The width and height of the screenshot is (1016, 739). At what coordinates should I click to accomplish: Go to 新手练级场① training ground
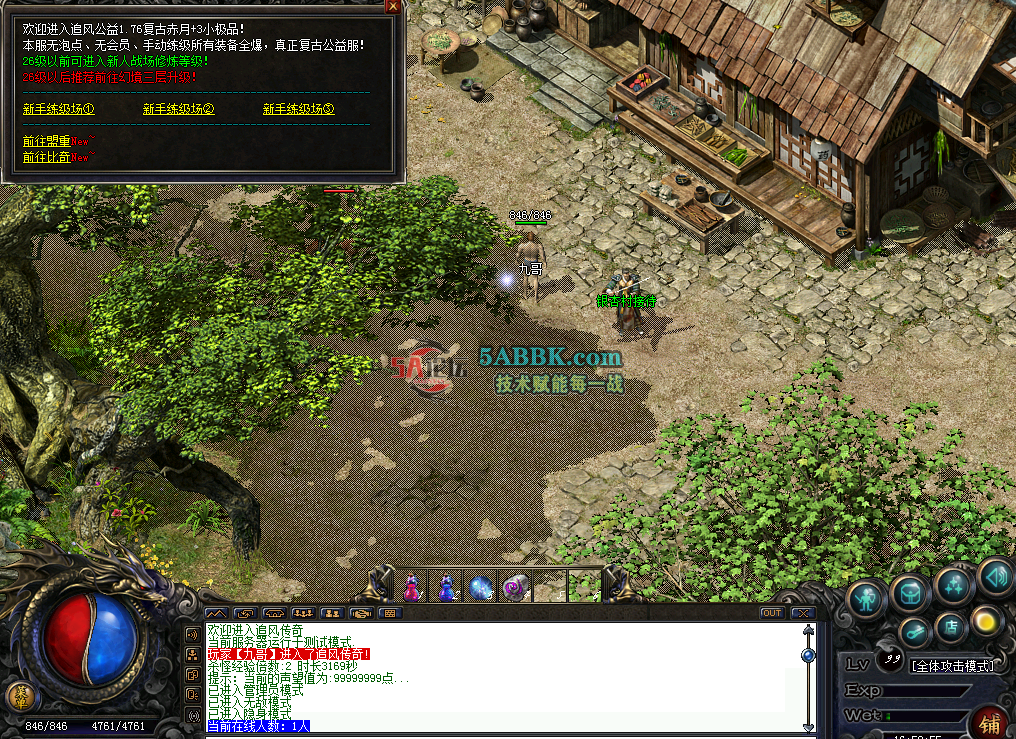tap(58, 109)
